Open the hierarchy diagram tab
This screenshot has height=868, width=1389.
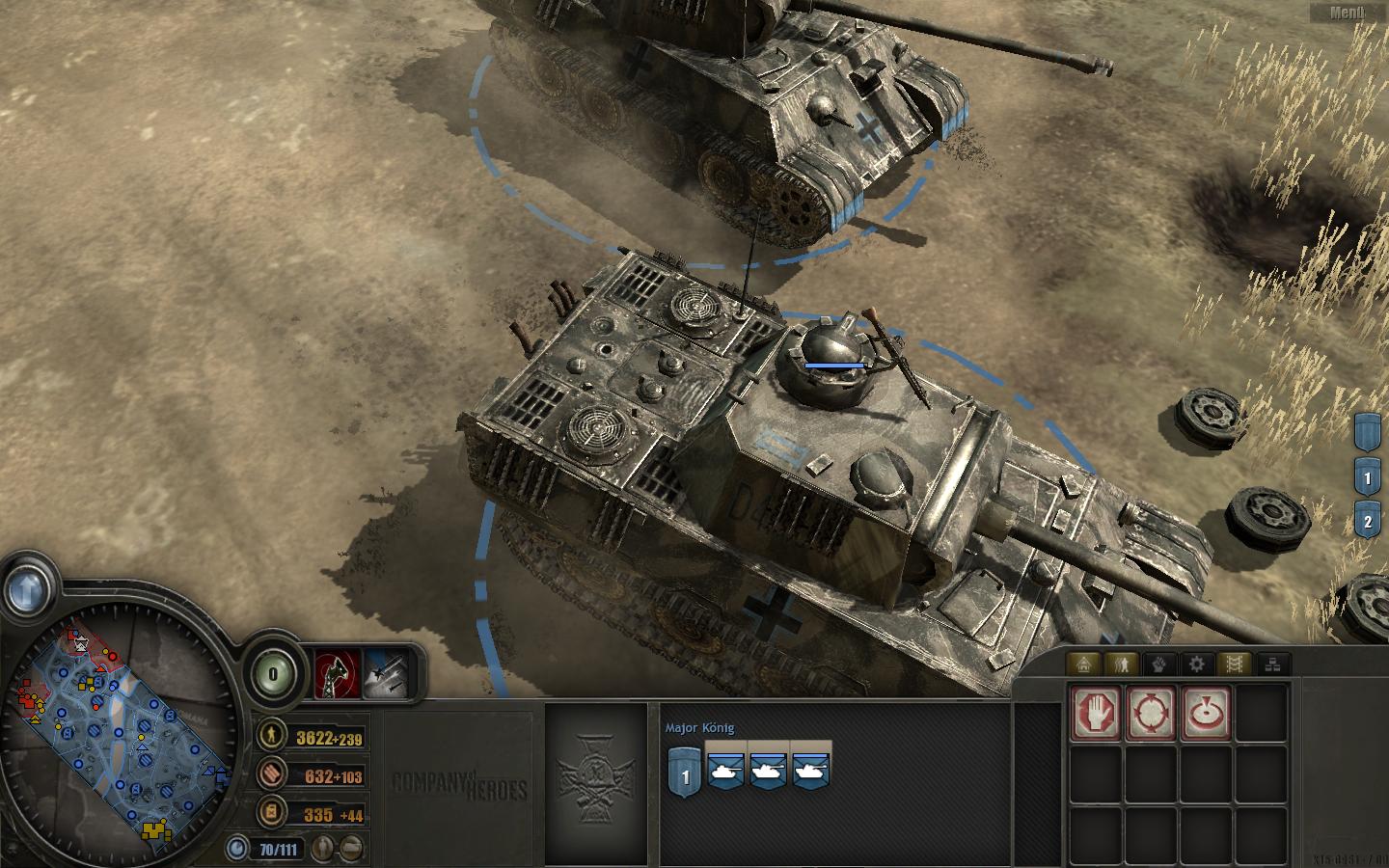click(x=1272, y=664)
